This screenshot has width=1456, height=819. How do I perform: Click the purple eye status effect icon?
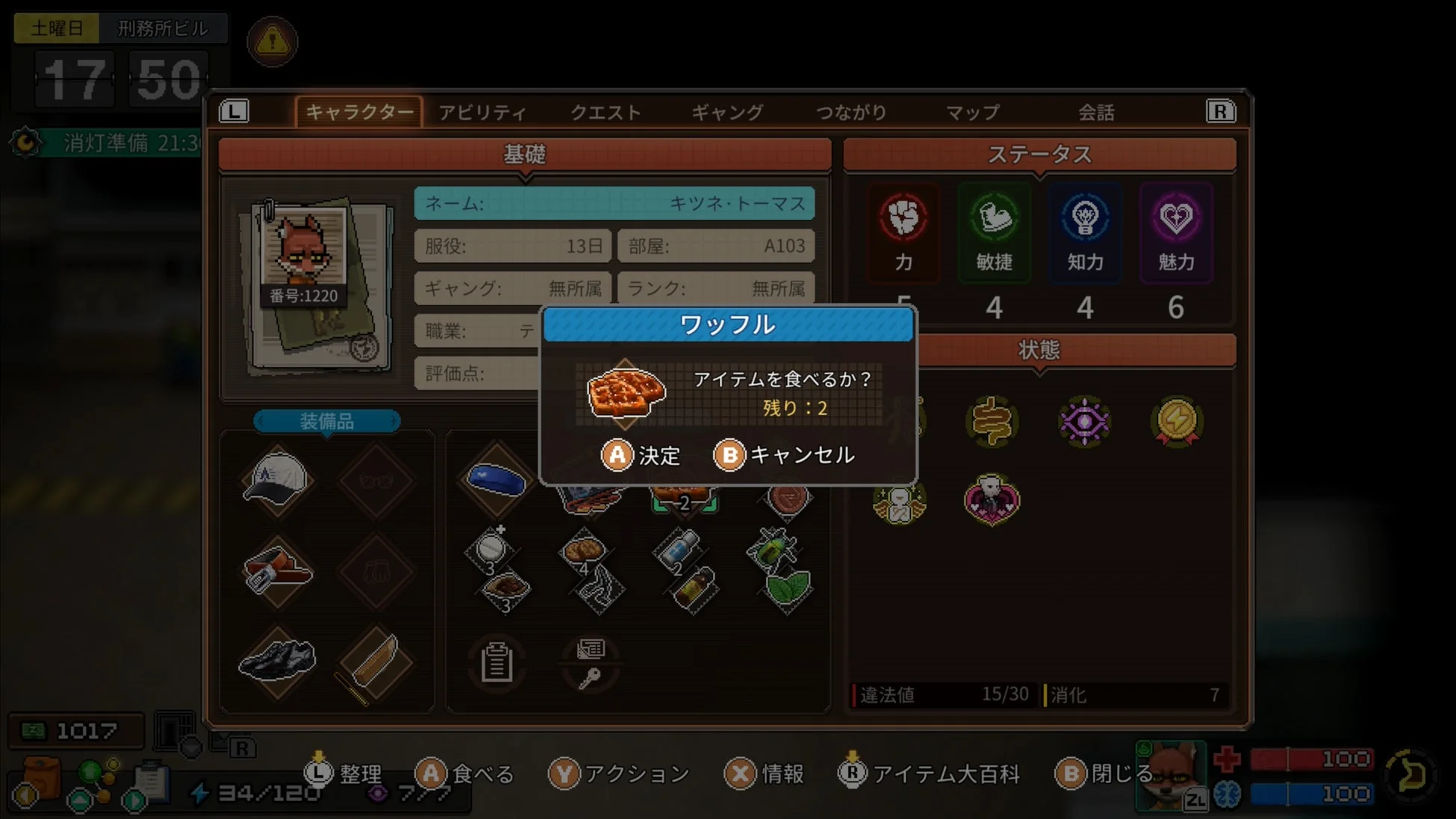click(1084, 422)
